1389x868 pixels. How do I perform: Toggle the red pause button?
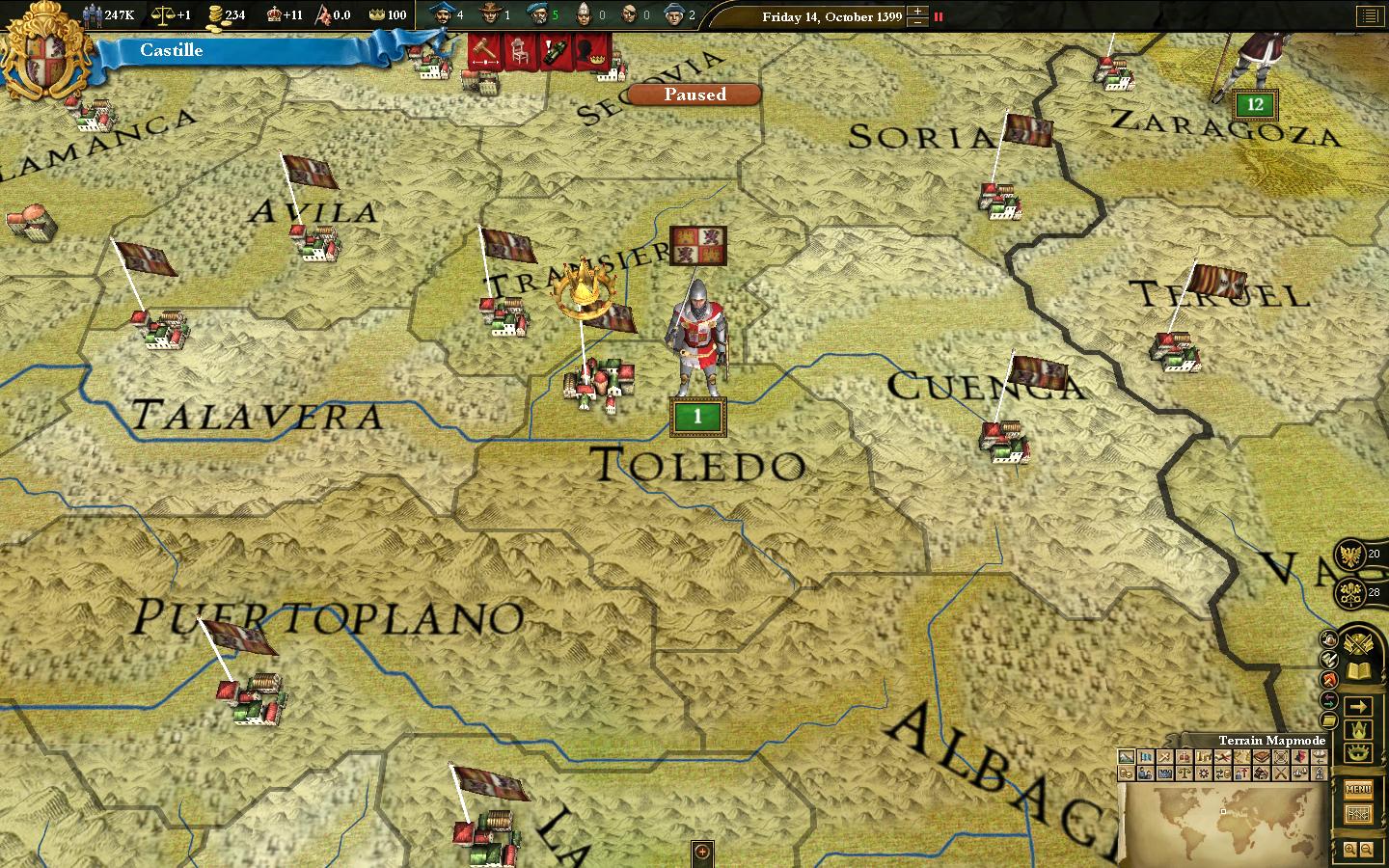click(939, 16)
